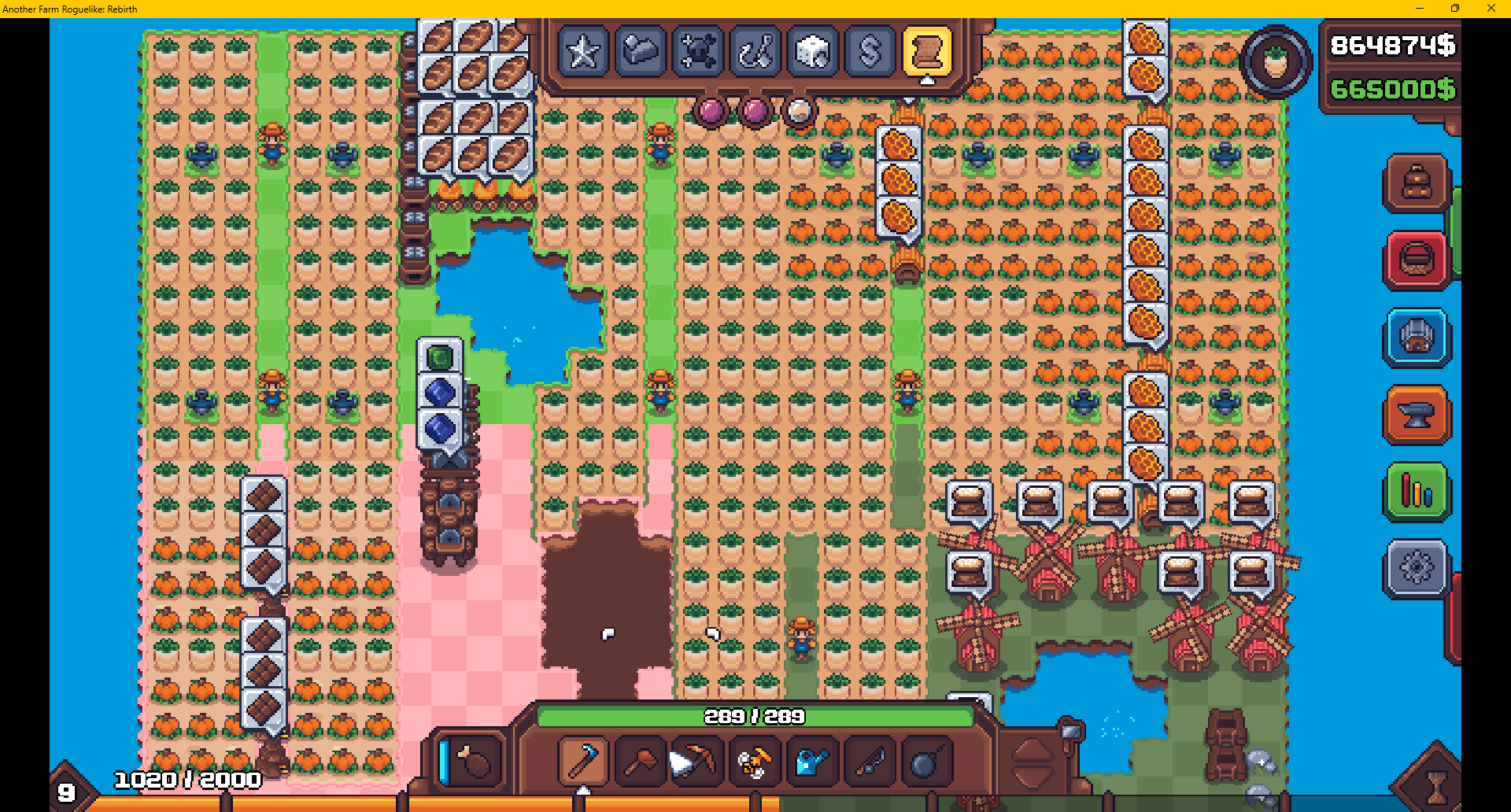Image resolution: width=1511 pixels, height=812 pixels.
Task: Open the white dice tab
Action: (813, 52)
